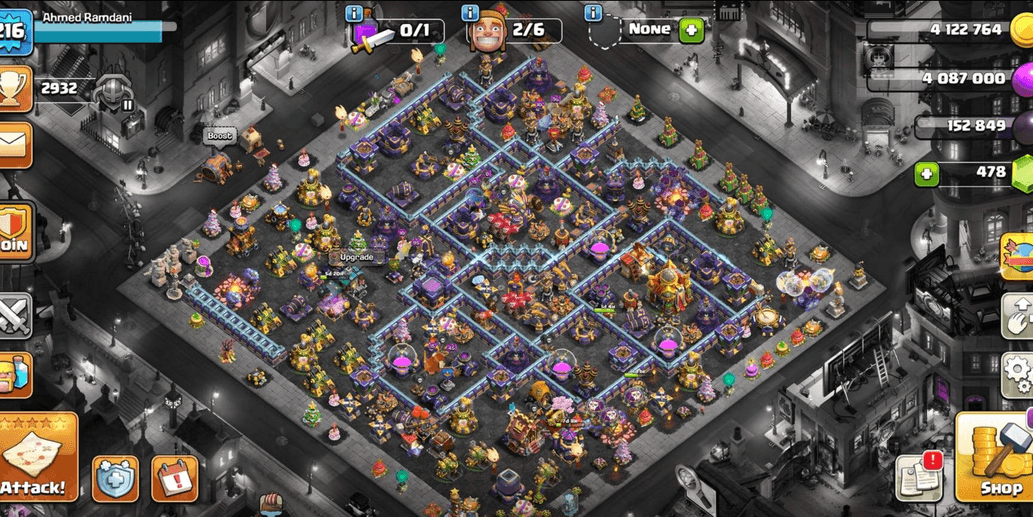Open the crossed swords battle log
Screen dimensions: 1033x517
(14, 316)
